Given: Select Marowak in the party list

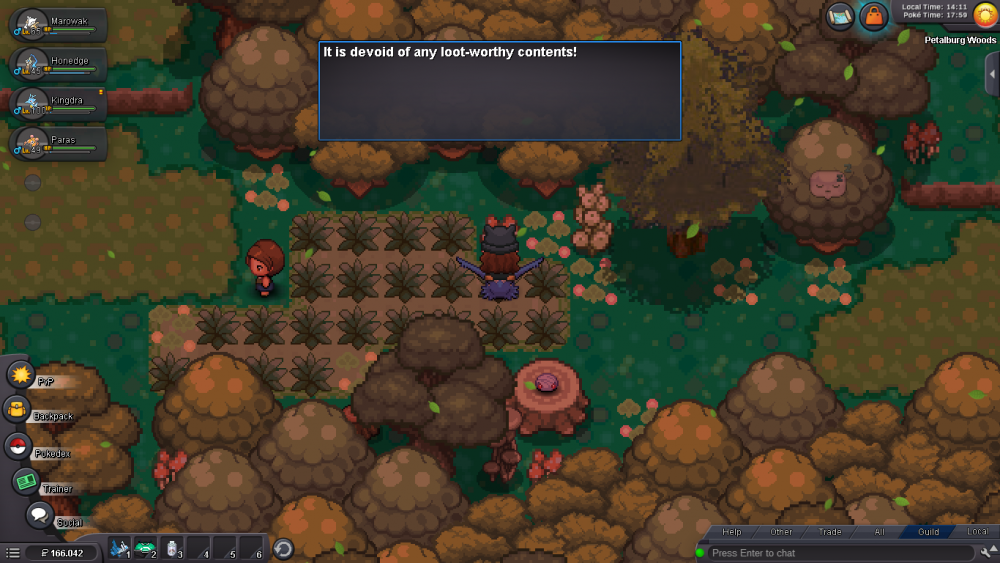Looking at the screenshot, I should 58,25.
